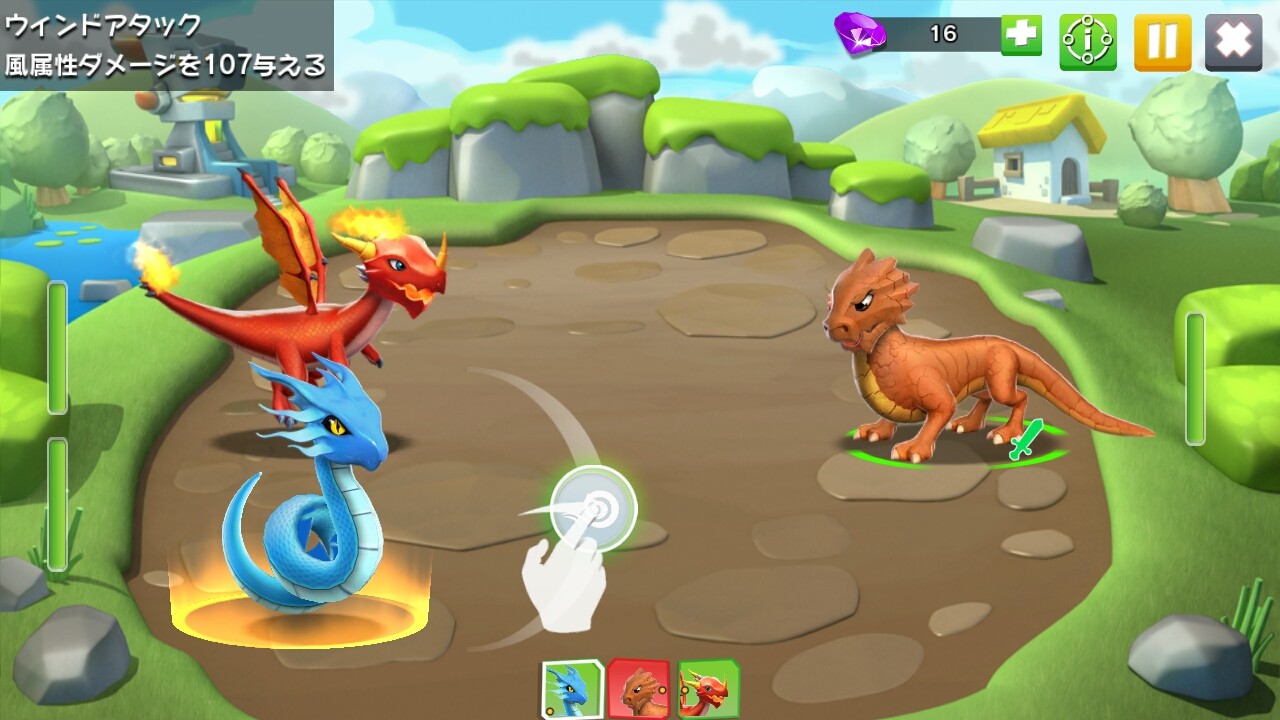
Task: Close the battle using the grey X
Action: pyautogui.click(x=1233, y=42)
